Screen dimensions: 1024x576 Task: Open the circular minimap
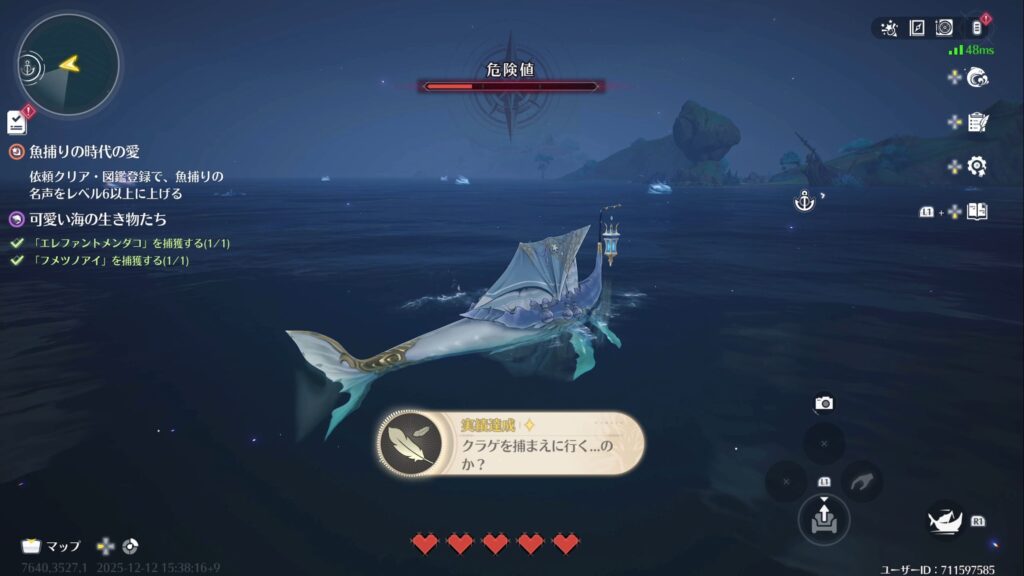point(68,65)
